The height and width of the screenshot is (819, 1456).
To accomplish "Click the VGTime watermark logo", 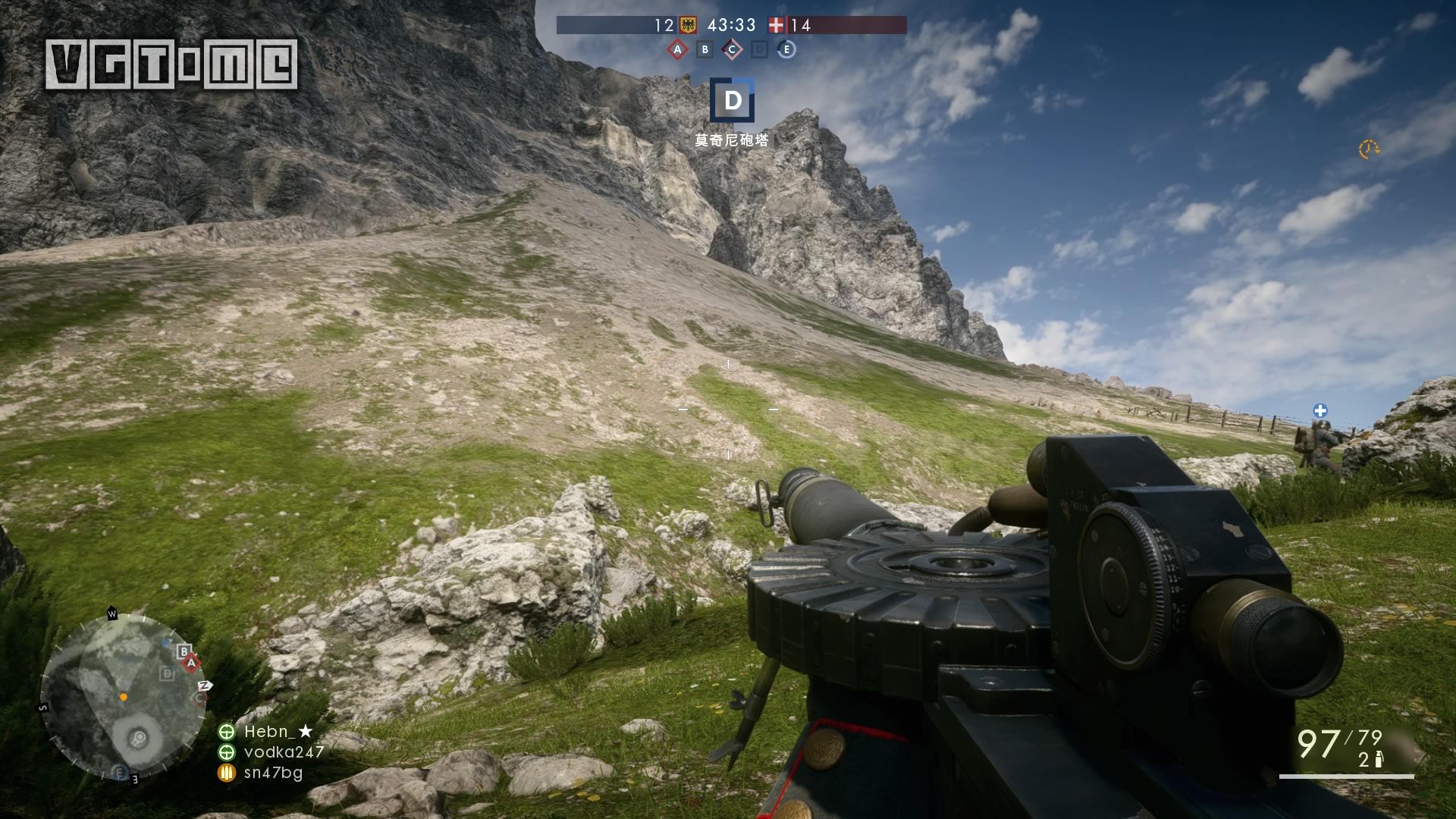I will (171, 65).
